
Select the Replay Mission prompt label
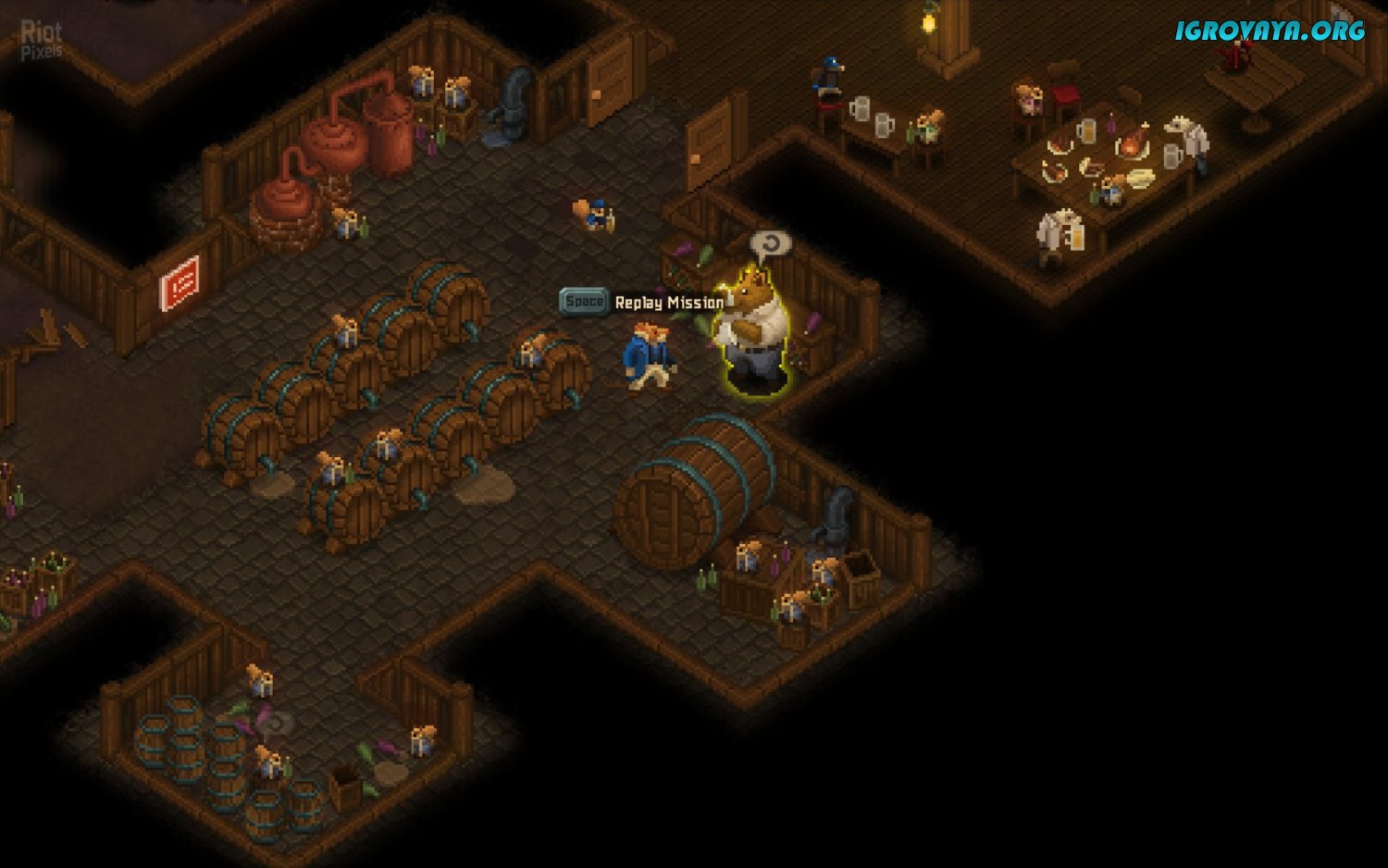click(x=668, y=303)
